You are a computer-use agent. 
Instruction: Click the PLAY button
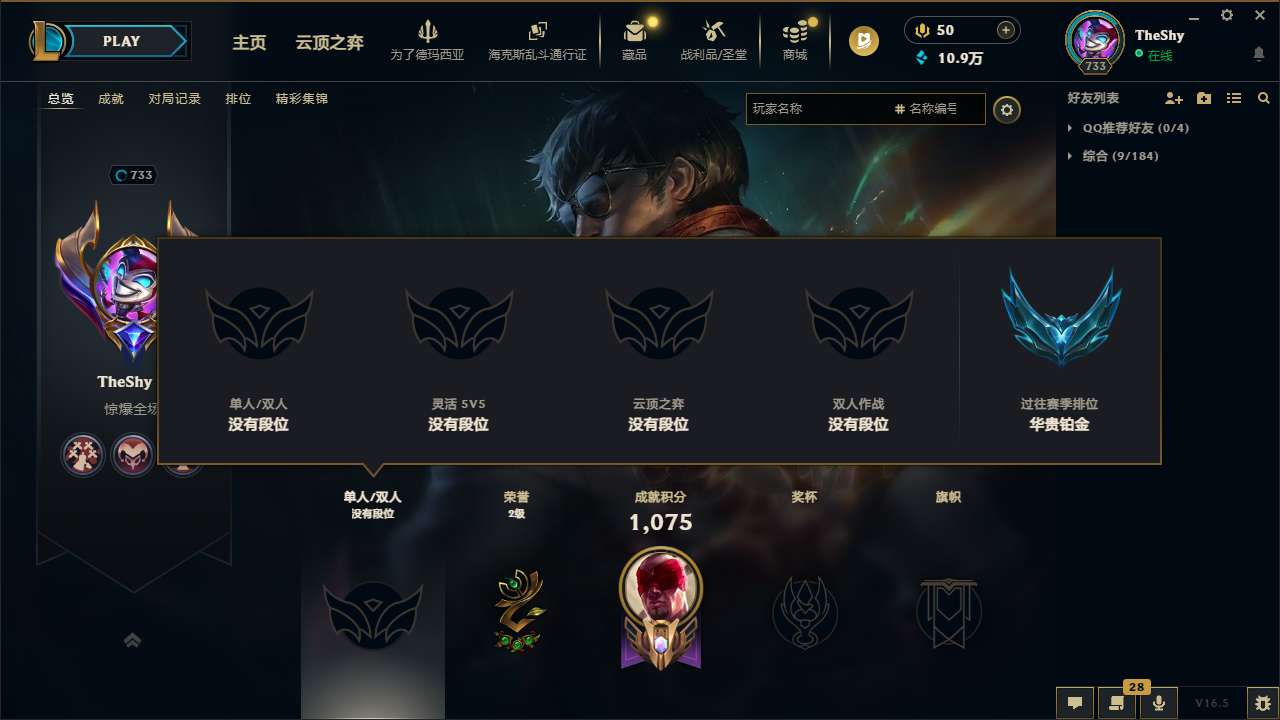tap(122, 41)
